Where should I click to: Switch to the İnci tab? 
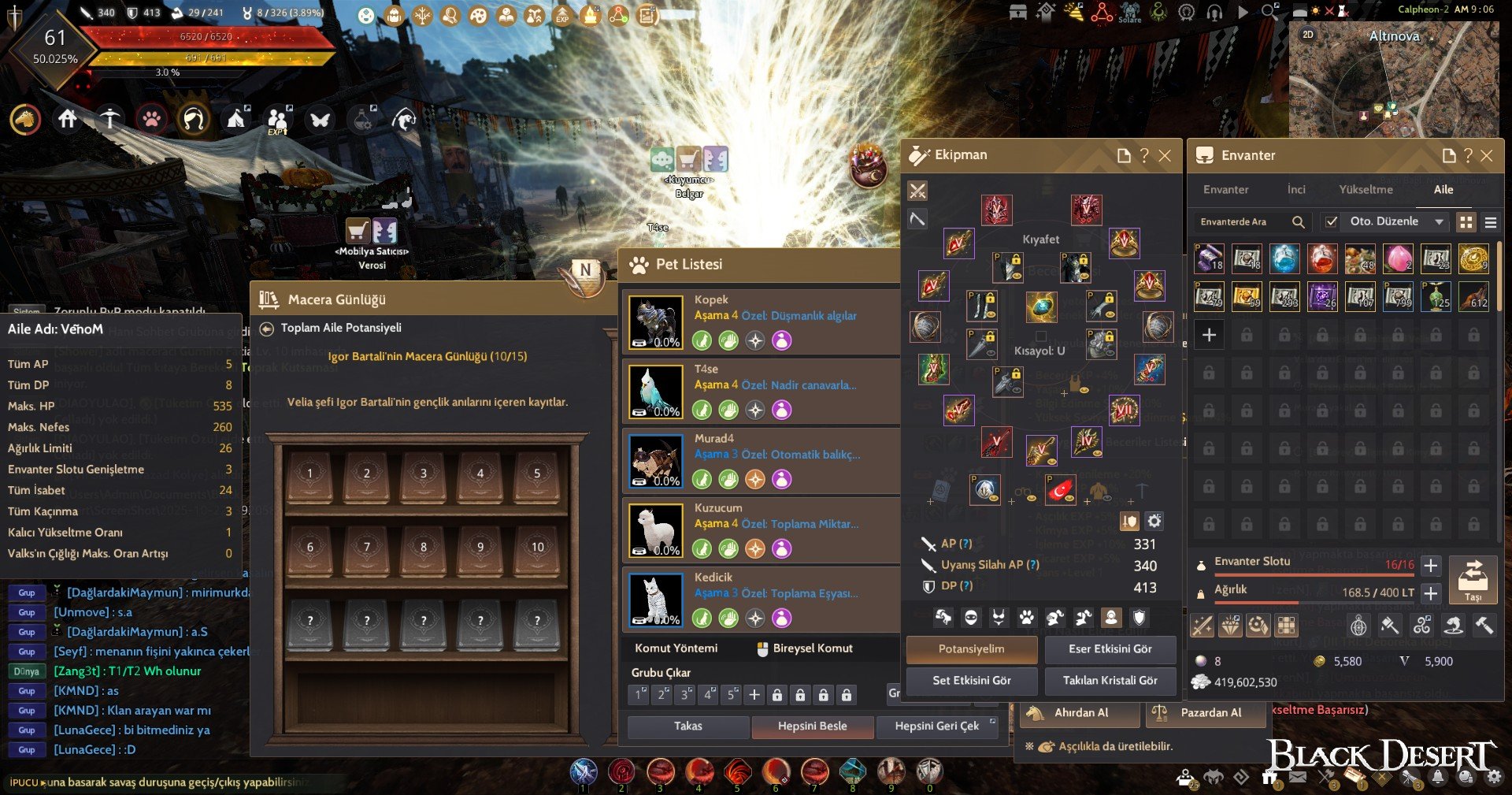(1296, 189)
